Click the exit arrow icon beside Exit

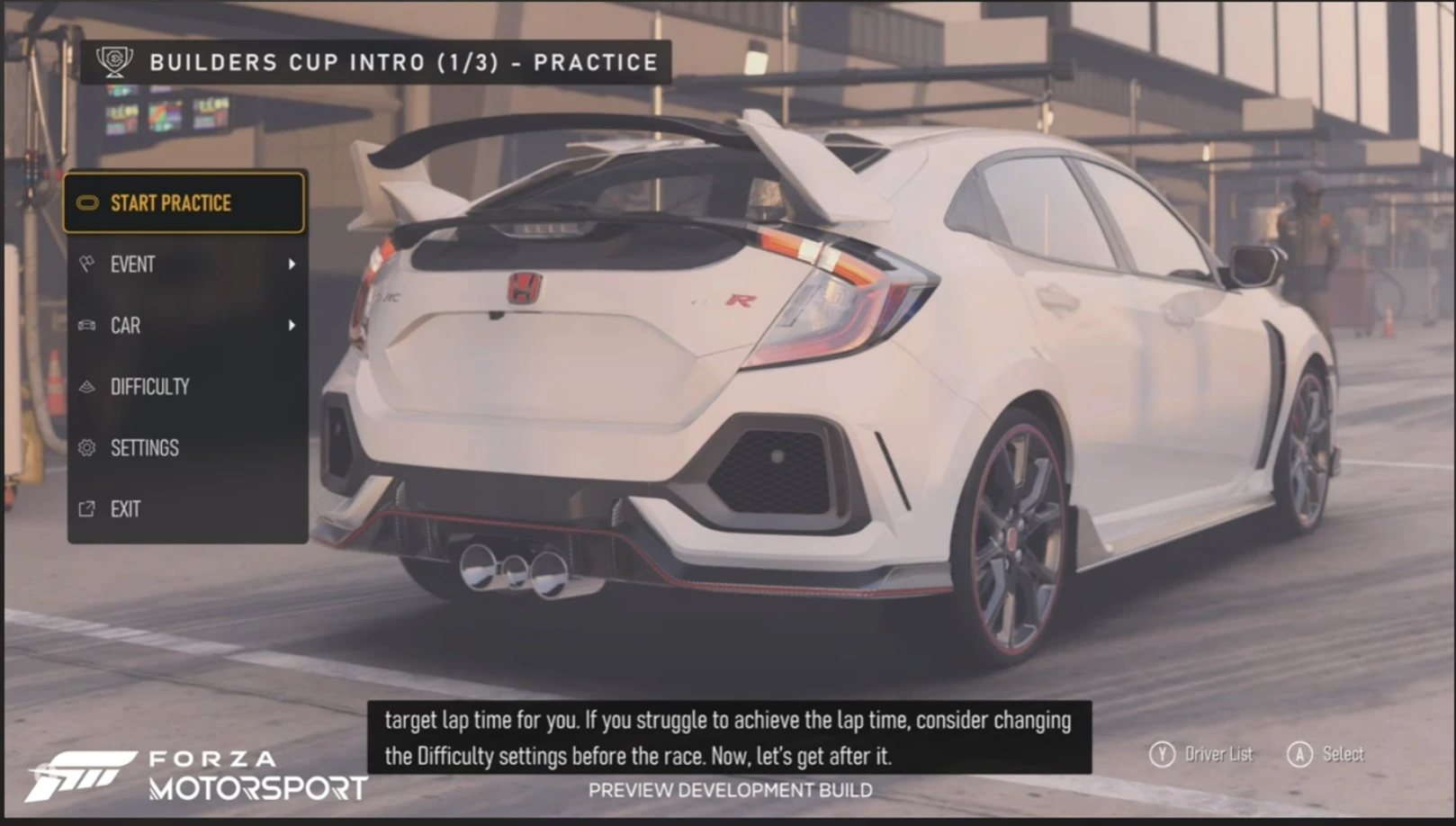(x=86, y=508)
